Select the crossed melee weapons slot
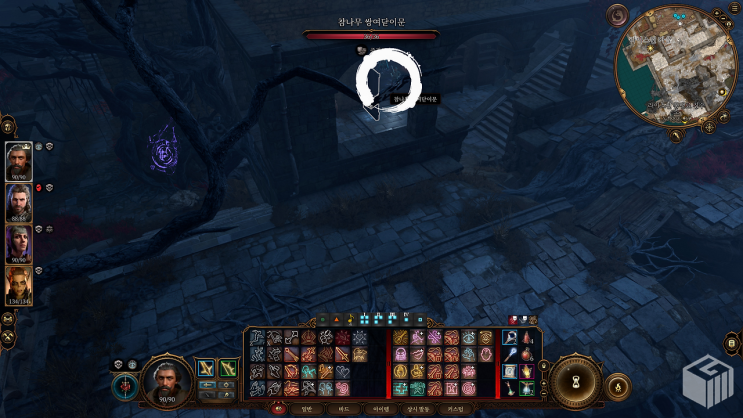 tap(206, 369)
